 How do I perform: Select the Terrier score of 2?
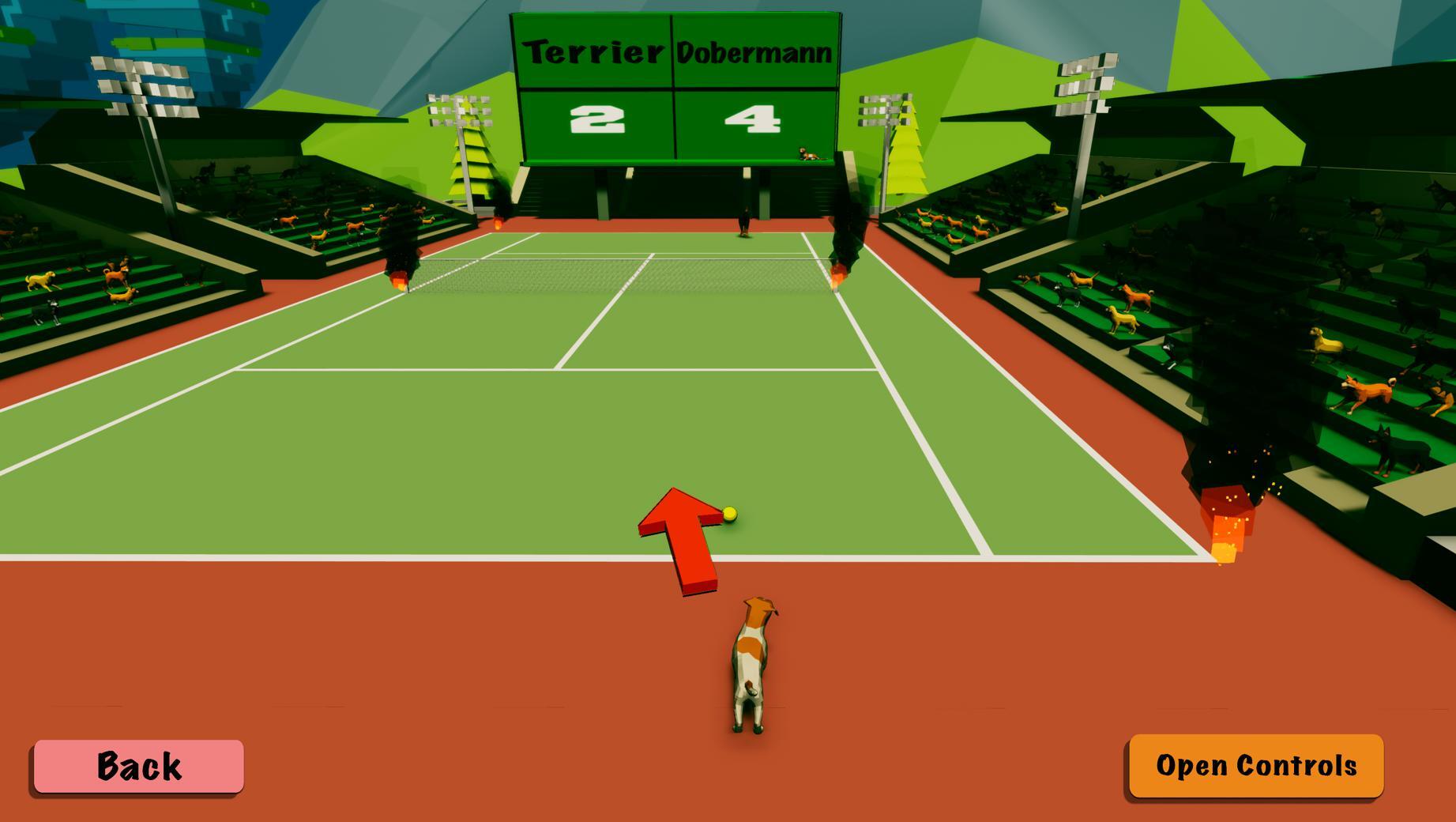pyautogui.click(x=599, y=119)
